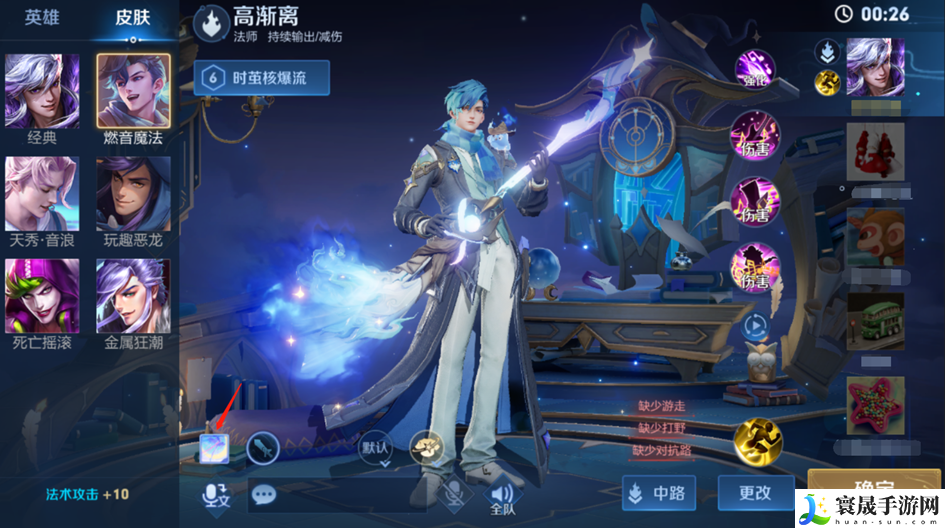Switch to the 英雄 hero tab

(x=42, y=19)
